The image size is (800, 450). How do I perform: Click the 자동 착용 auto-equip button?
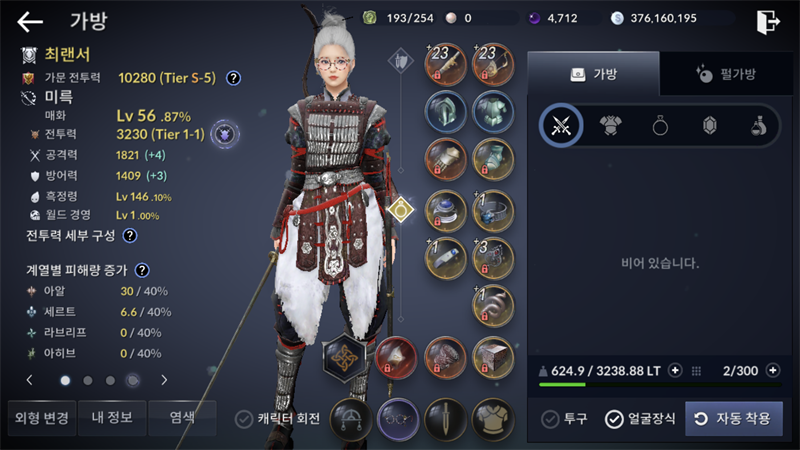coord(733,418)
